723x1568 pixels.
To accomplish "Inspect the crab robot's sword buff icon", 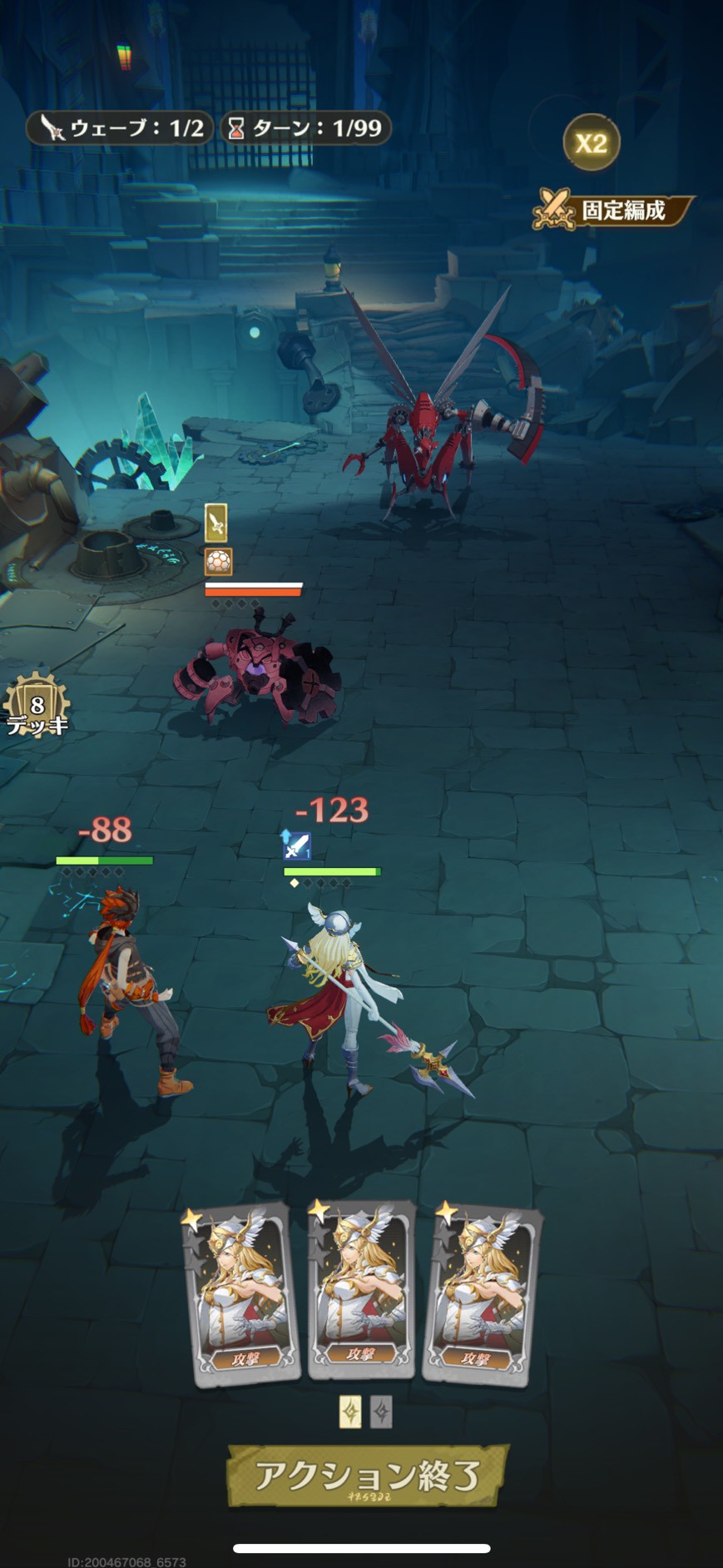I will click(x=216, y=523).
